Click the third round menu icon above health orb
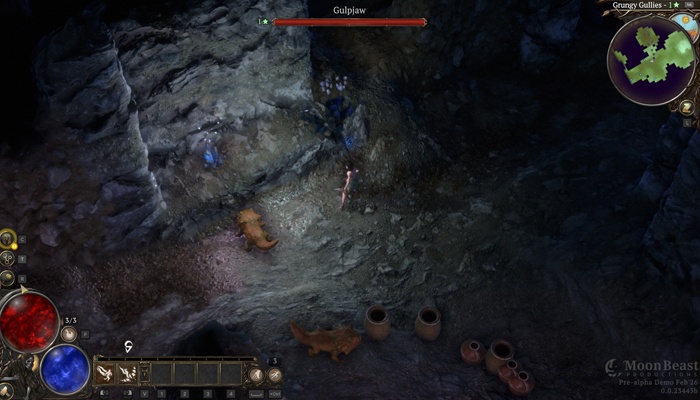 pyautogui.click(x=7, y=279)
